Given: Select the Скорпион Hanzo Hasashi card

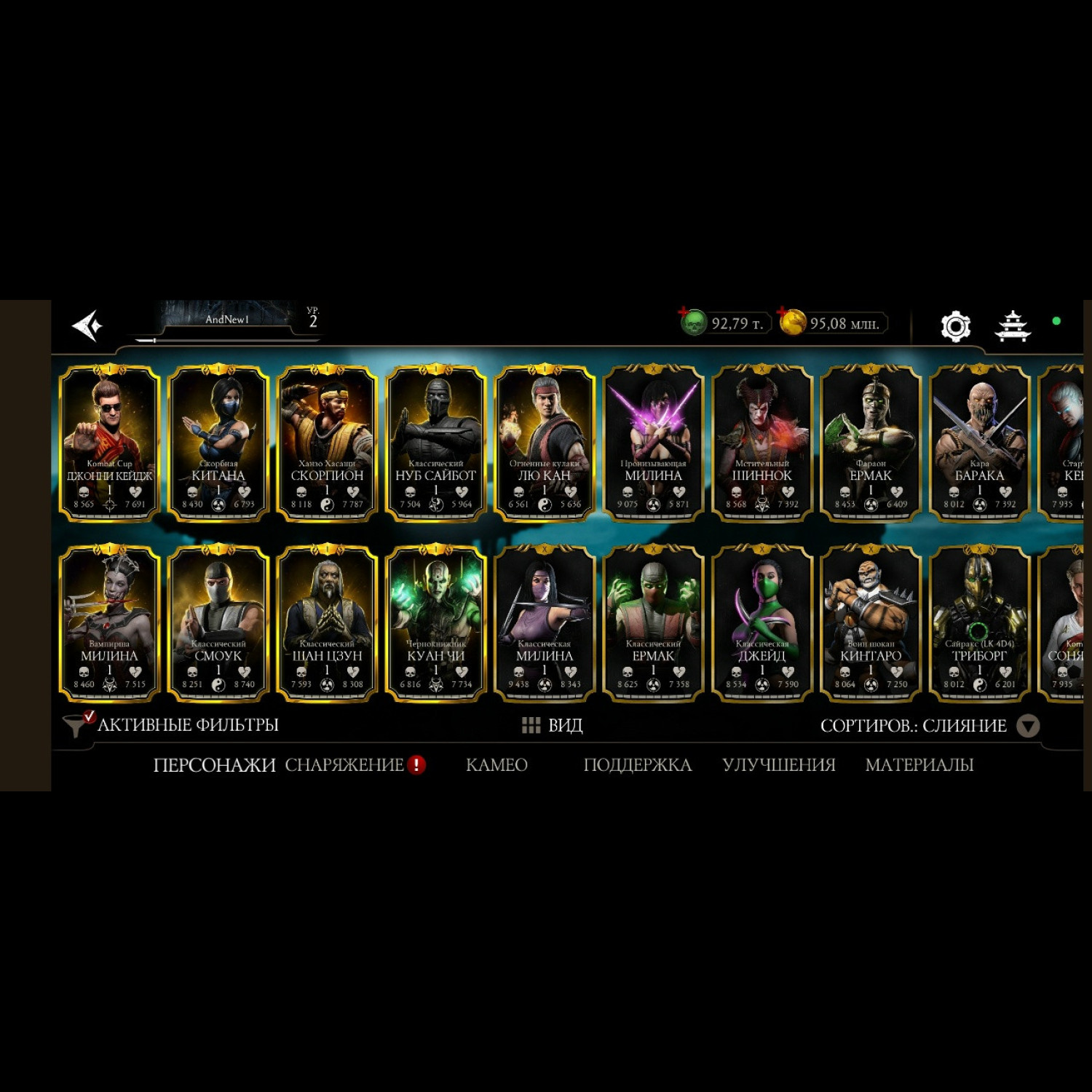Looking at the screenshot, I should point(327,443).
